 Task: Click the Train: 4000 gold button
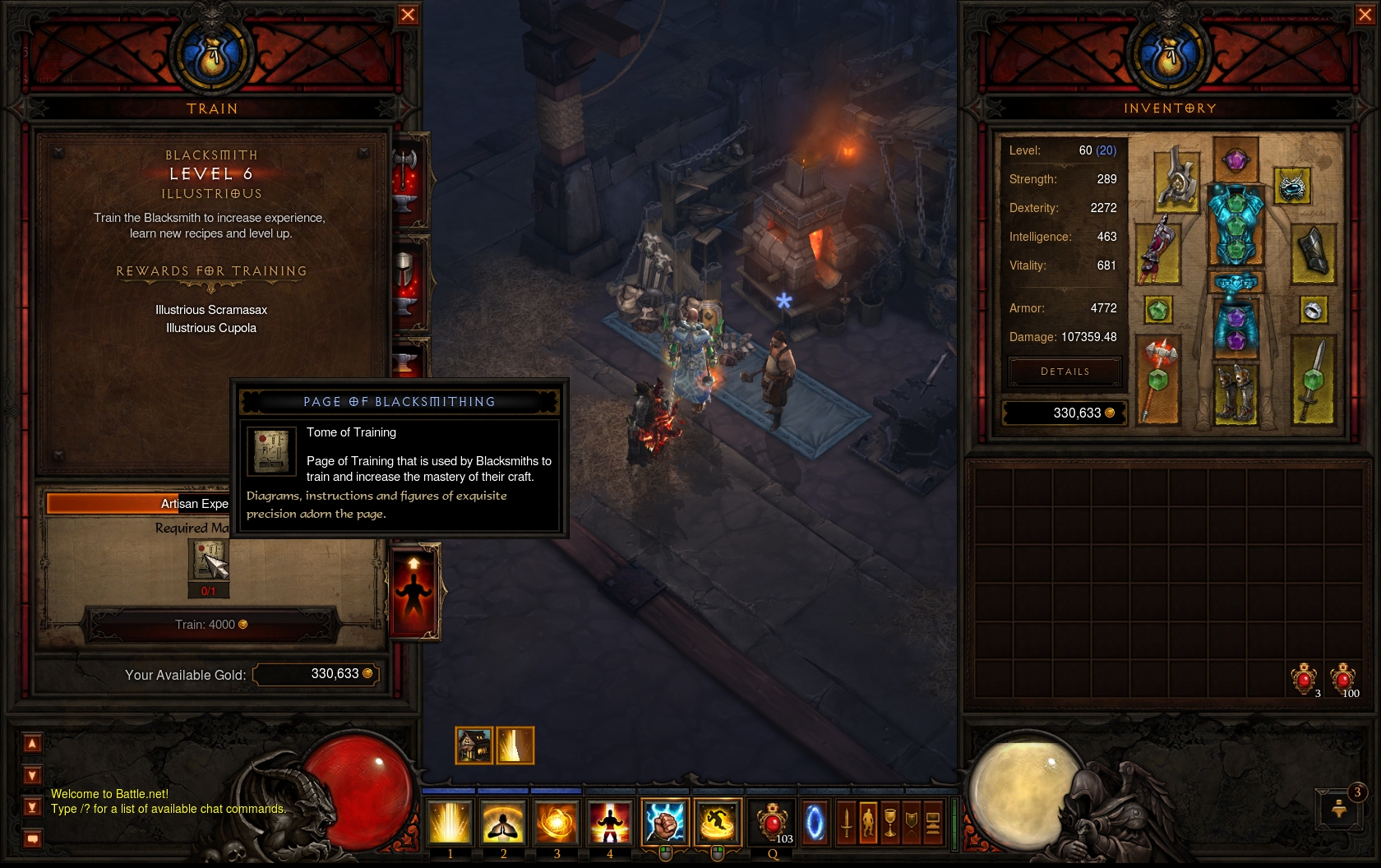[211, 625]
